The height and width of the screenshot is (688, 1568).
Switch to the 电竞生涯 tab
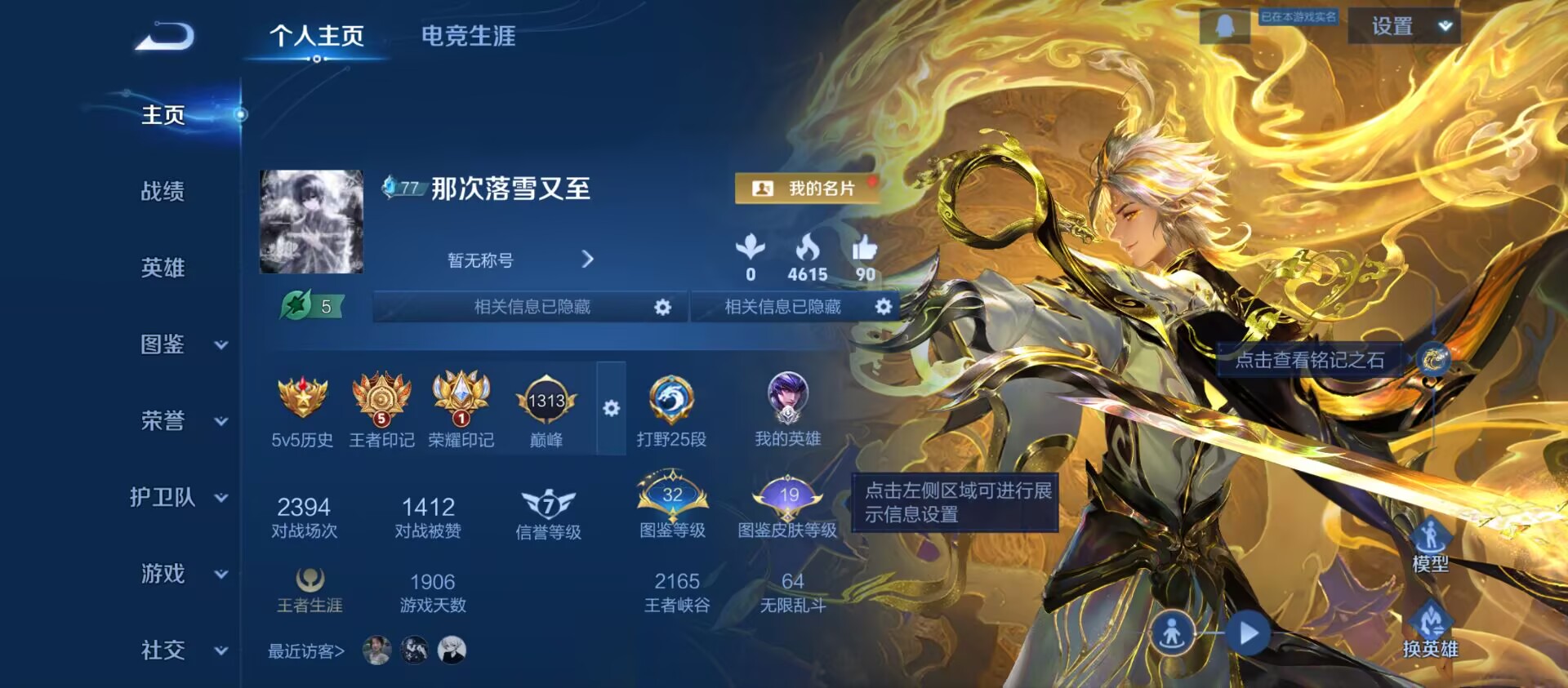pyautogui.click(x=467, y=37)
